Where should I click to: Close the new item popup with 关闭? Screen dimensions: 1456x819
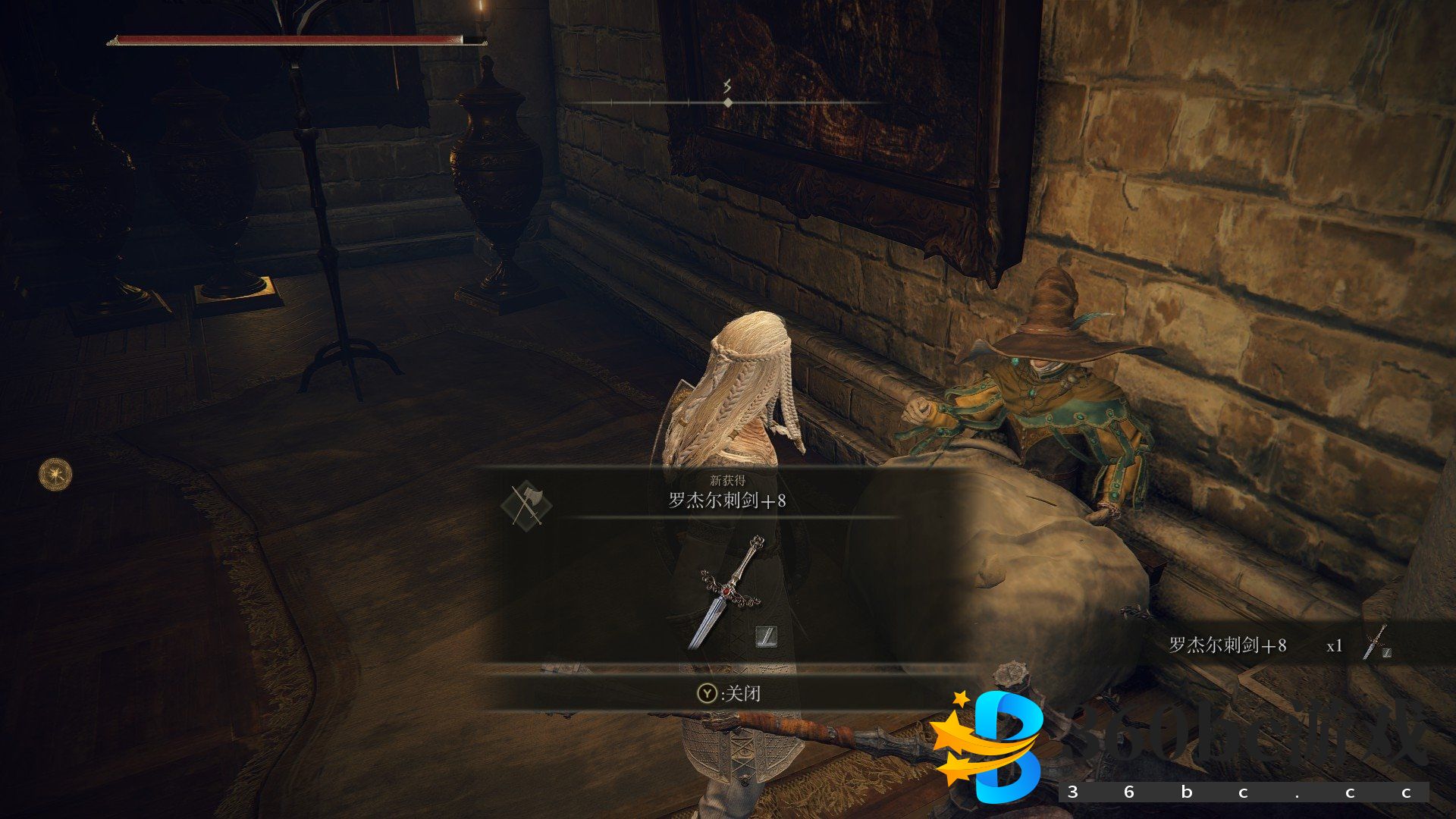click(x=730, y=693)
